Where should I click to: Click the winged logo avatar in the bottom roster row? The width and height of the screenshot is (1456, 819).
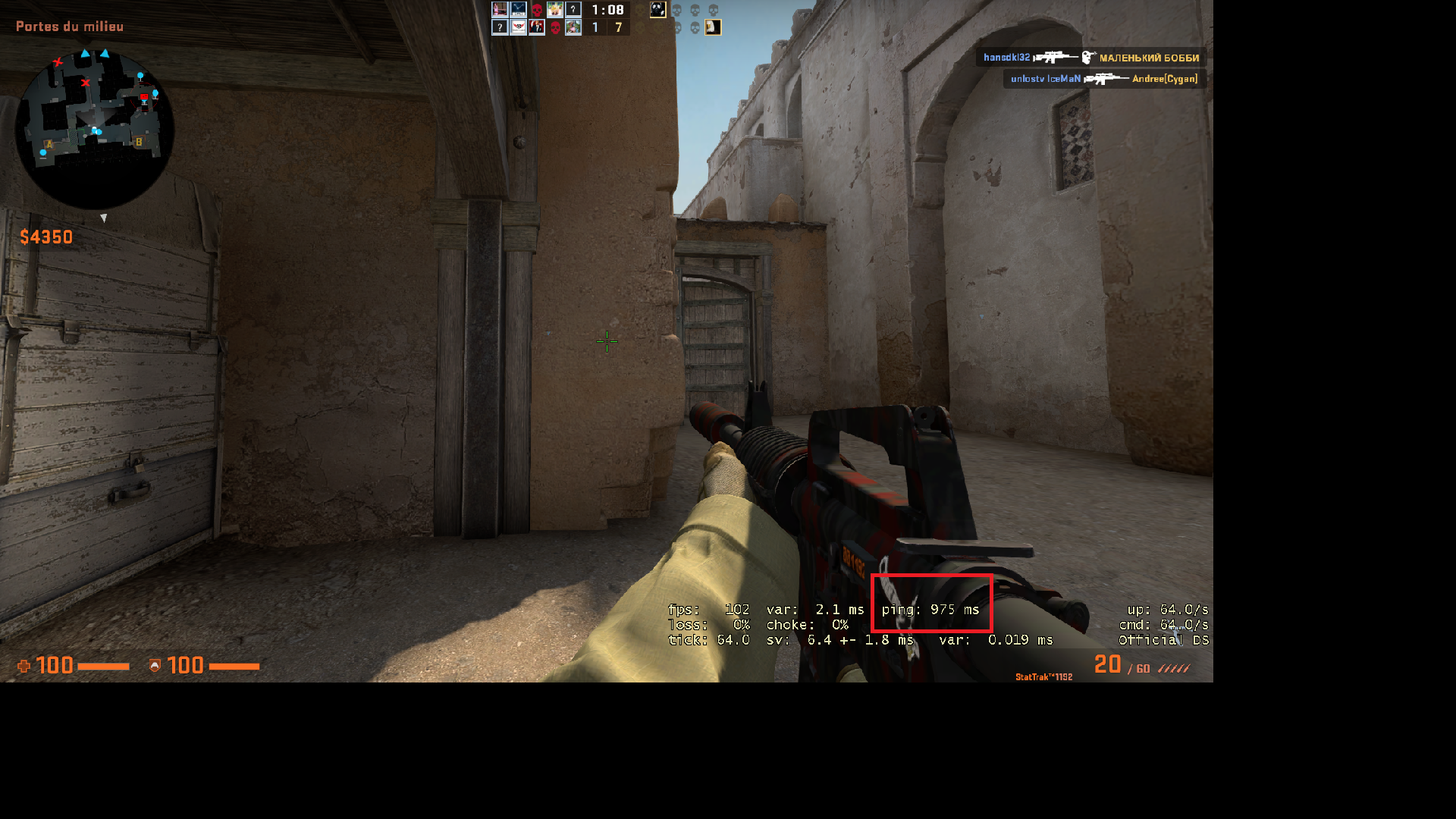tap(518, 27)
